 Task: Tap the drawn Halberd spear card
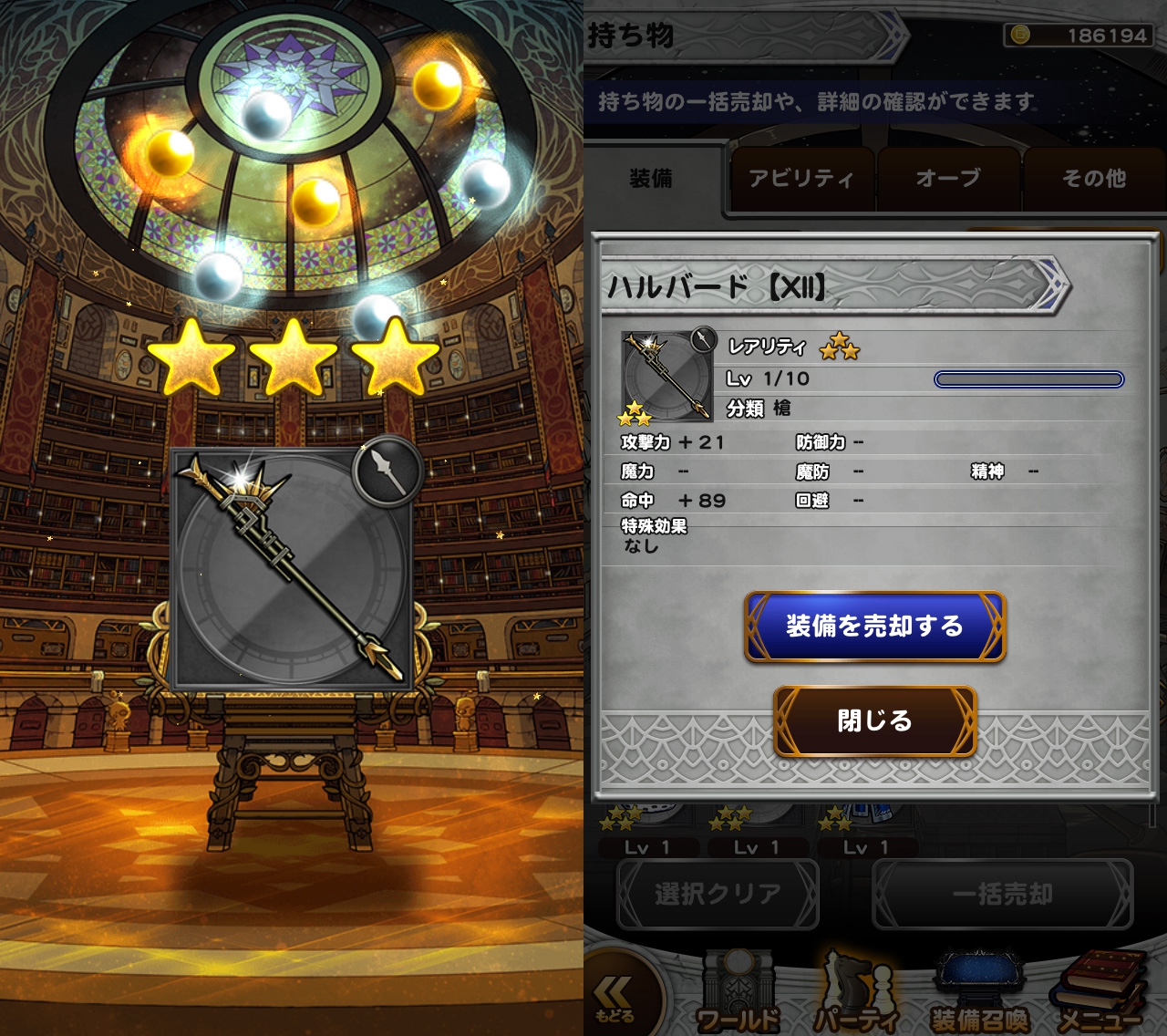point(292,569)
